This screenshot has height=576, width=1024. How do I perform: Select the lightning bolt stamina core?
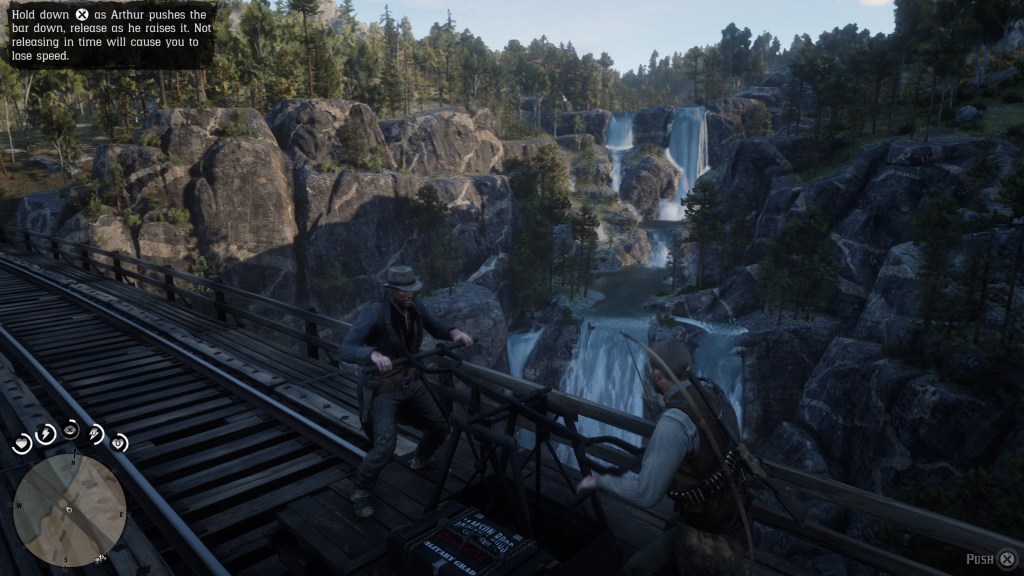tap(46, 433)
